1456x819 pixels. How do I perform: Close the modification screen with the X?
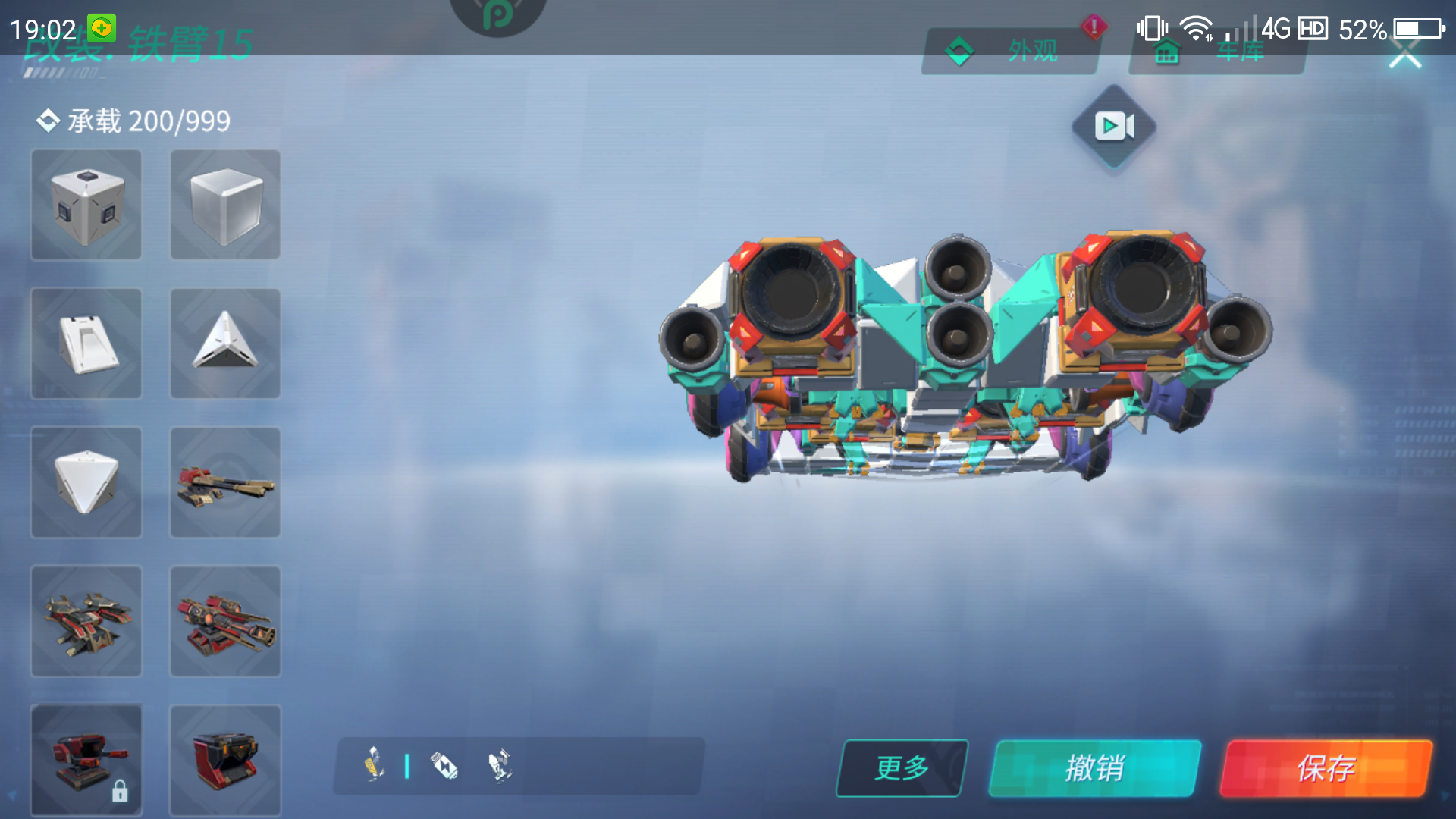[x=1407, y=53]
